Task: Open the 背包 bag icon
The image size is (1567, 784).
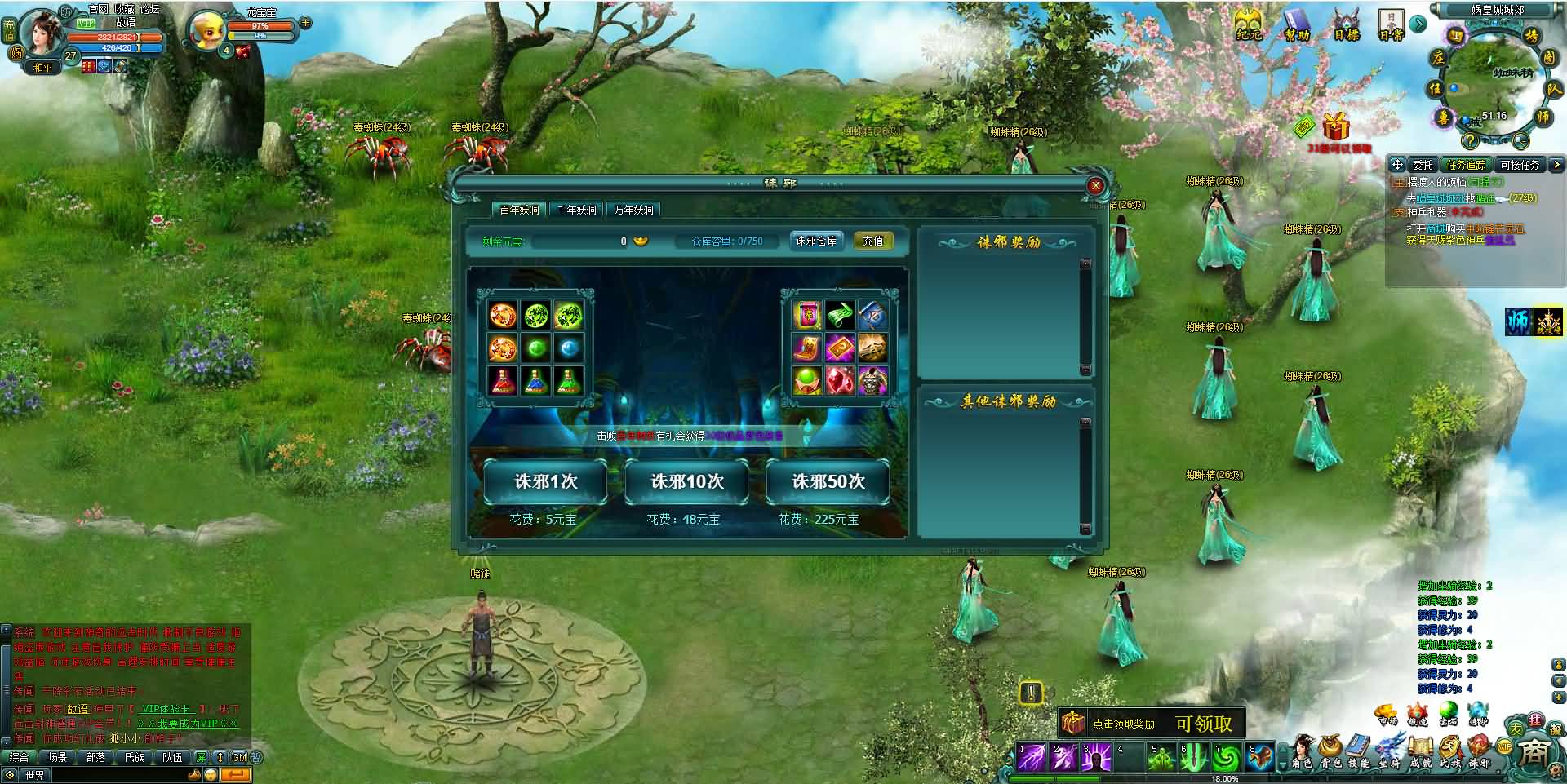Action: (x=1331, y=752)
